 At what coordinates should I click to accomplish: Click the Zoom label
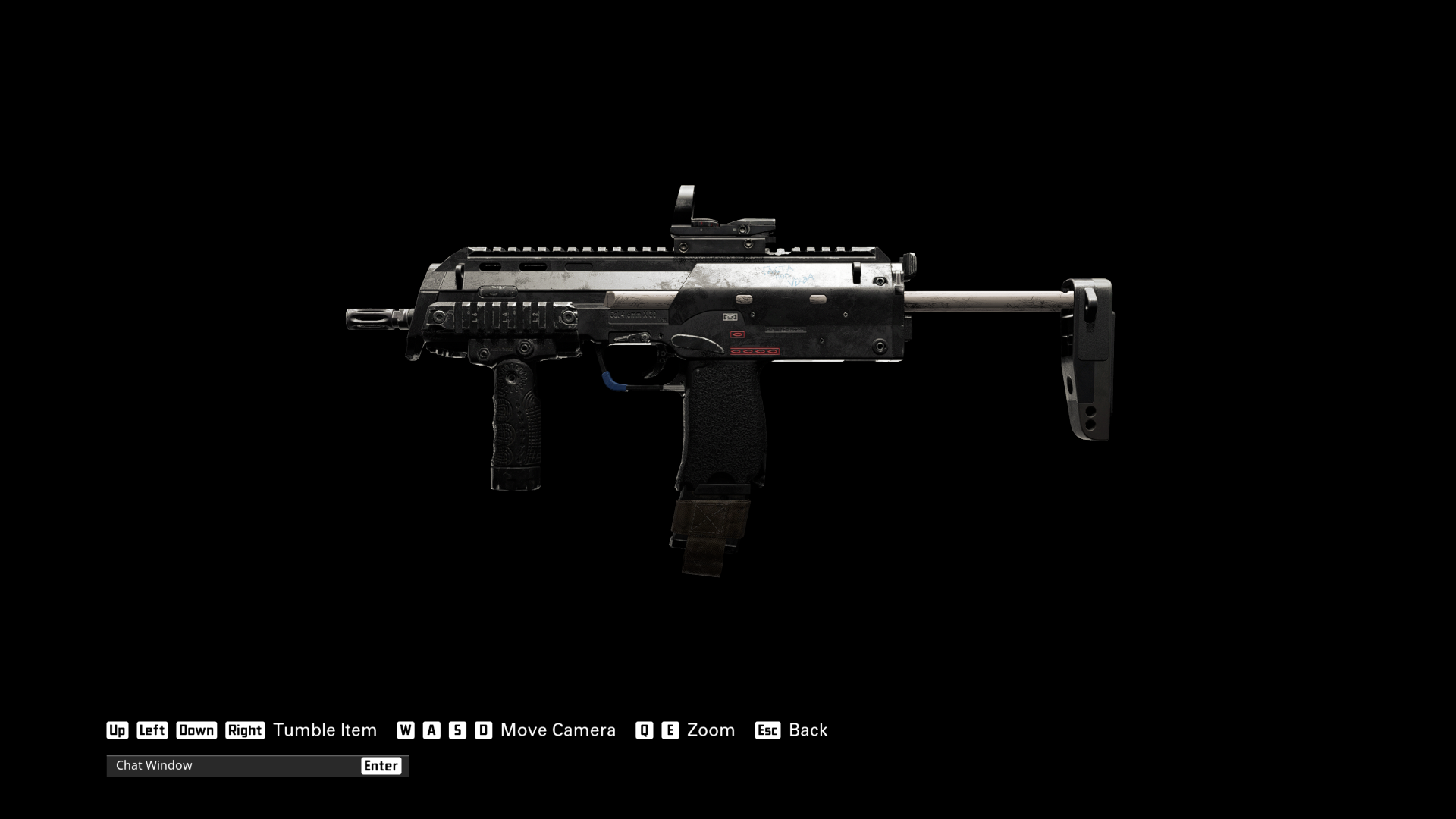pos(710,730)
